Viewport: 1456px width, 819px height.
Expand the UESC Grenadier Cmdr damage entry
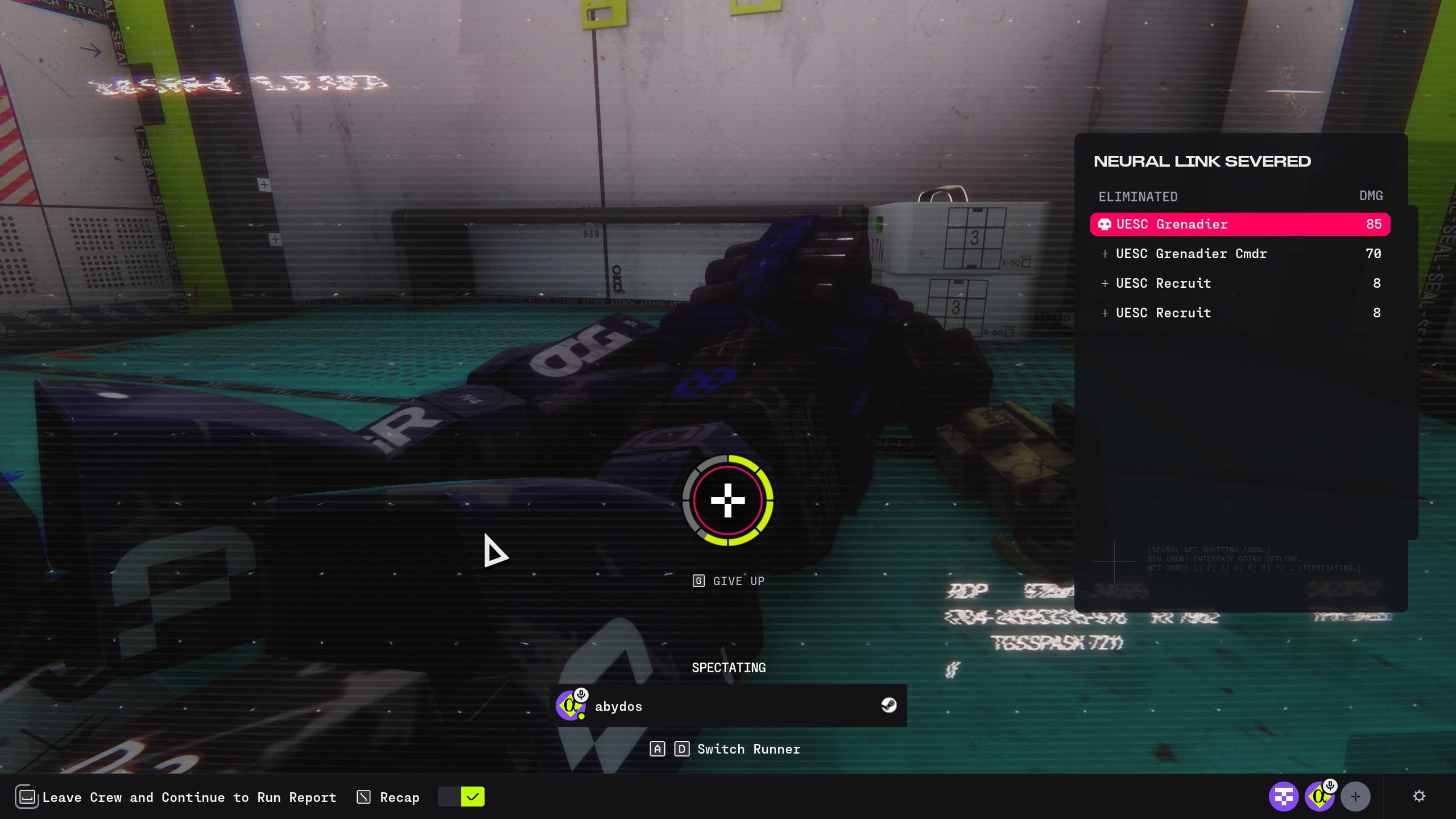point(1105,254)
